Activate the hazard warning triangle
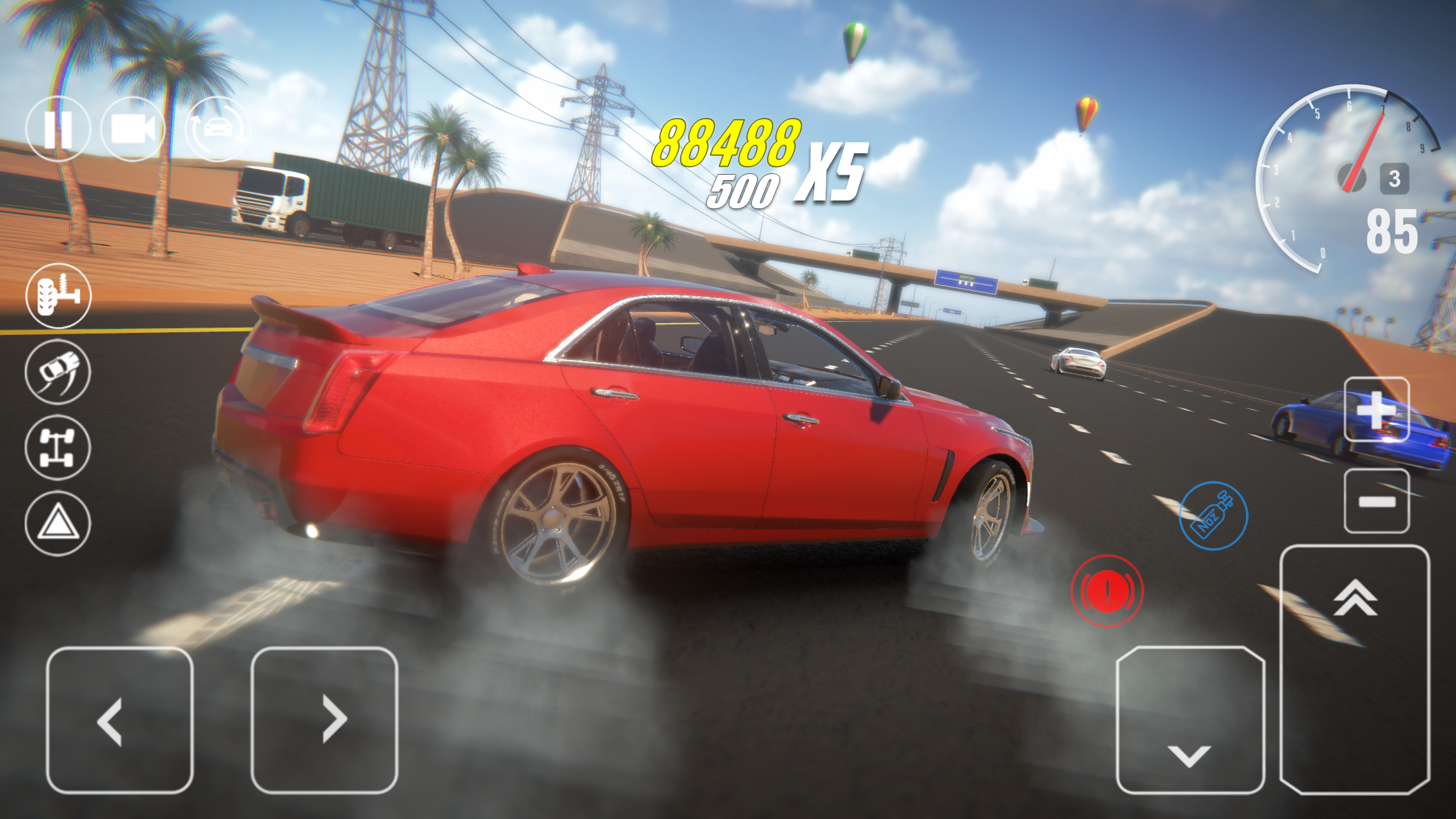This screenshot has width=1456, height=819. pos(58,522)
